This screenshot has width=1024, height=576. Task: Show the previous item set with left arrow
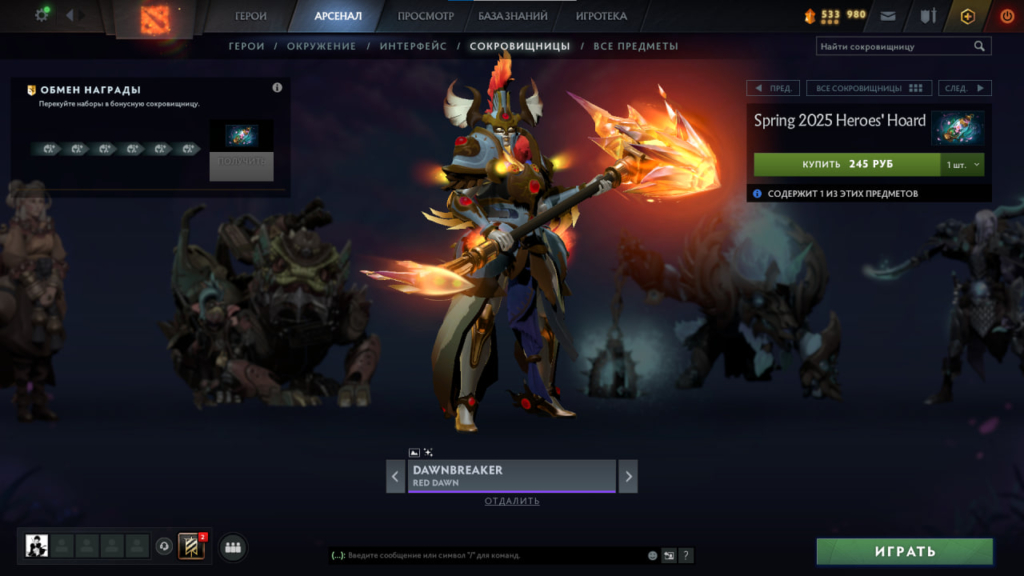click(x=396, y=476)
